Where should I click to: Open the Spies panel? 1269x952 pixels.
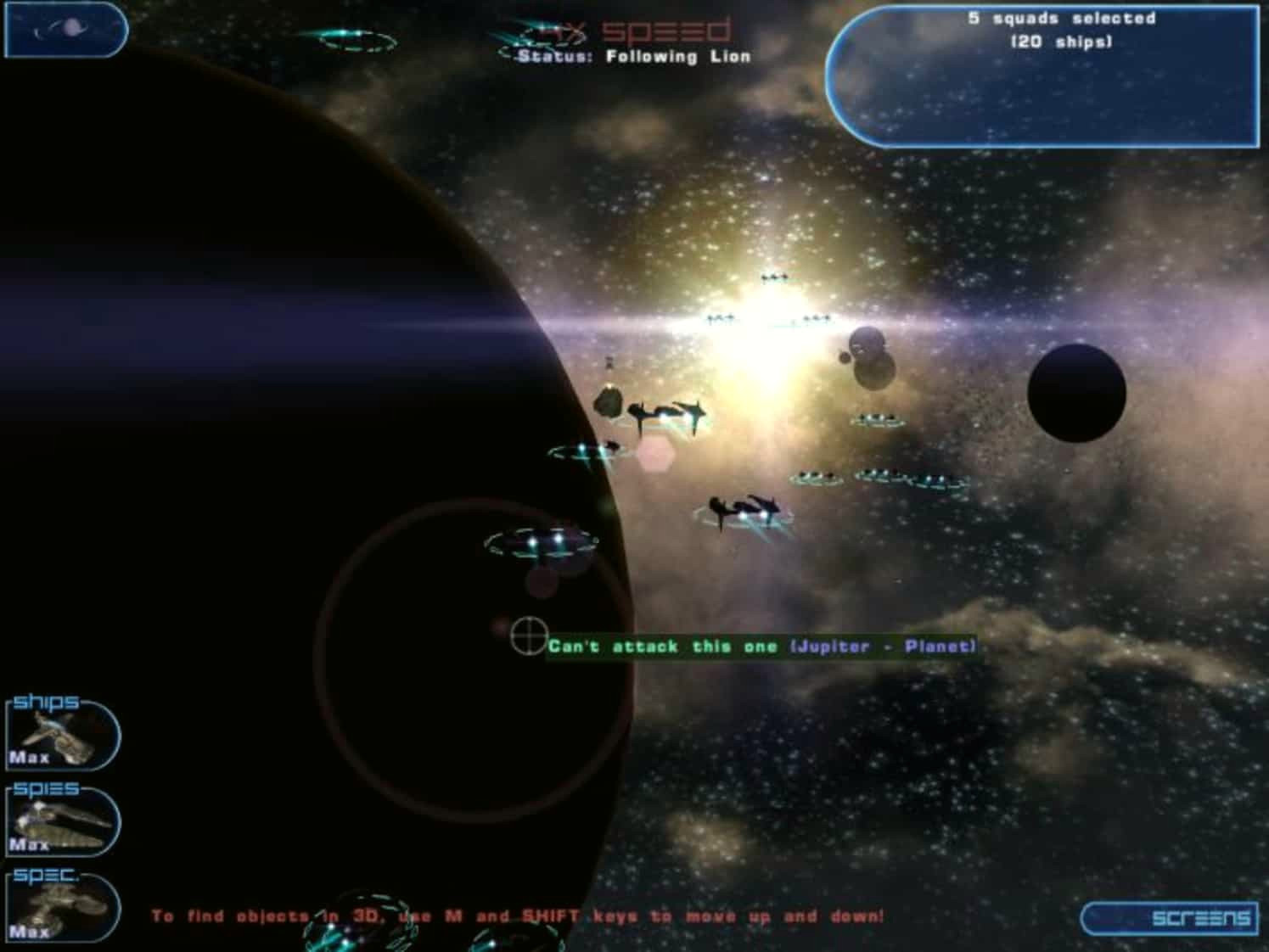63,821
